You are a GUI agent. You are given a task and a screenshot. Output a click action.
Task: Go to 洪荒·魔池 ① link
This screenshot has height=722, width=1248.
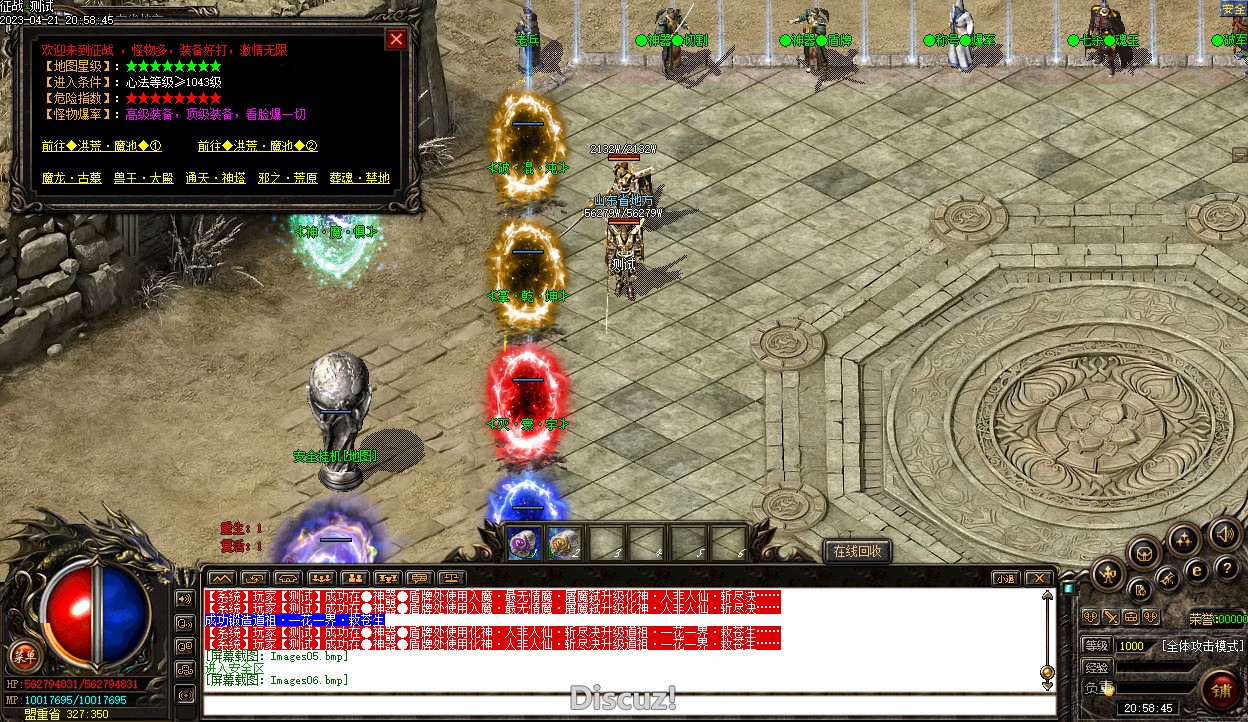[101, 146]
